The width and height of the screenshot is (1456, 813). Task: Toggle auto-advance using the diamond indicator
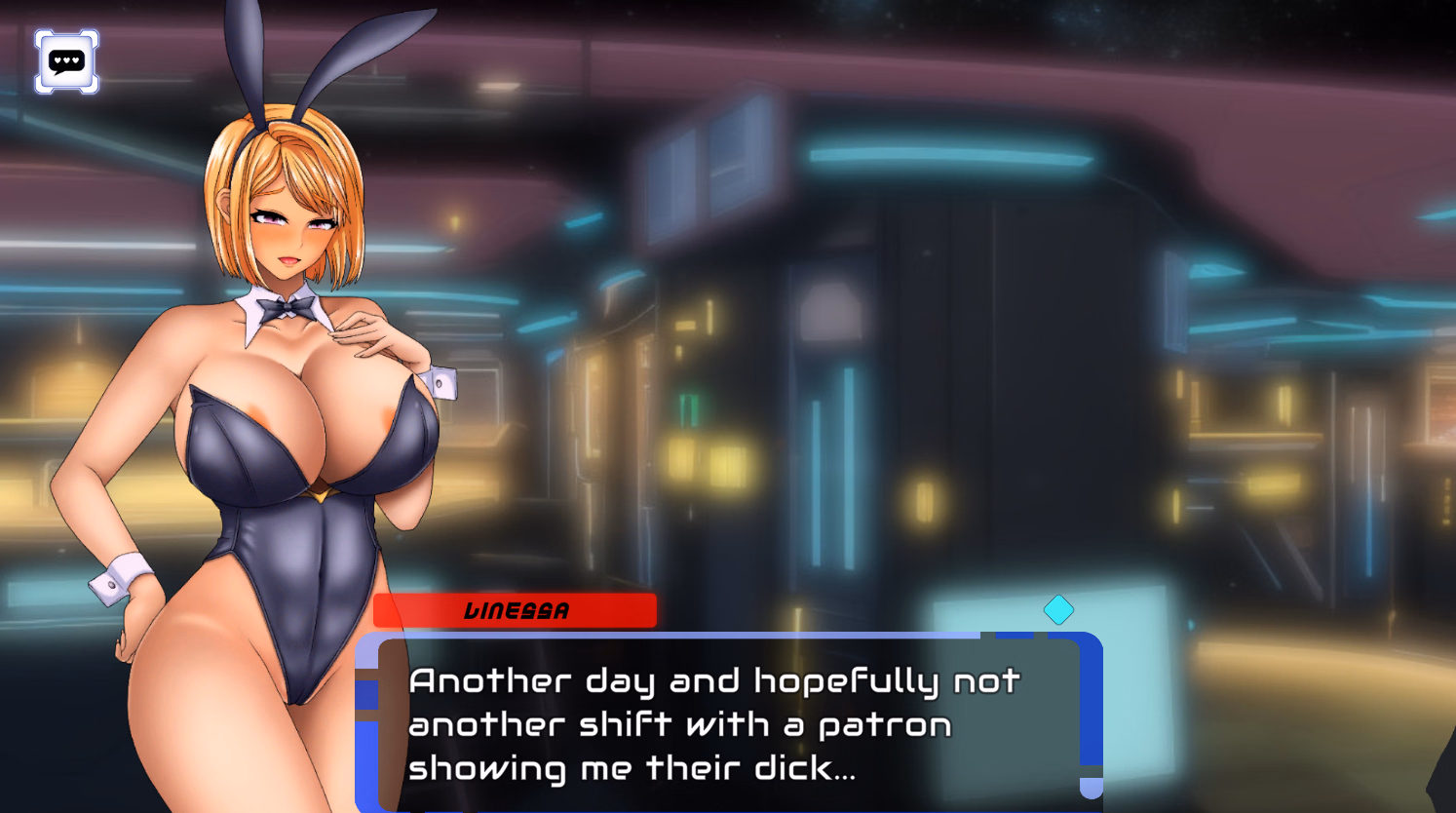(1058, 609)
